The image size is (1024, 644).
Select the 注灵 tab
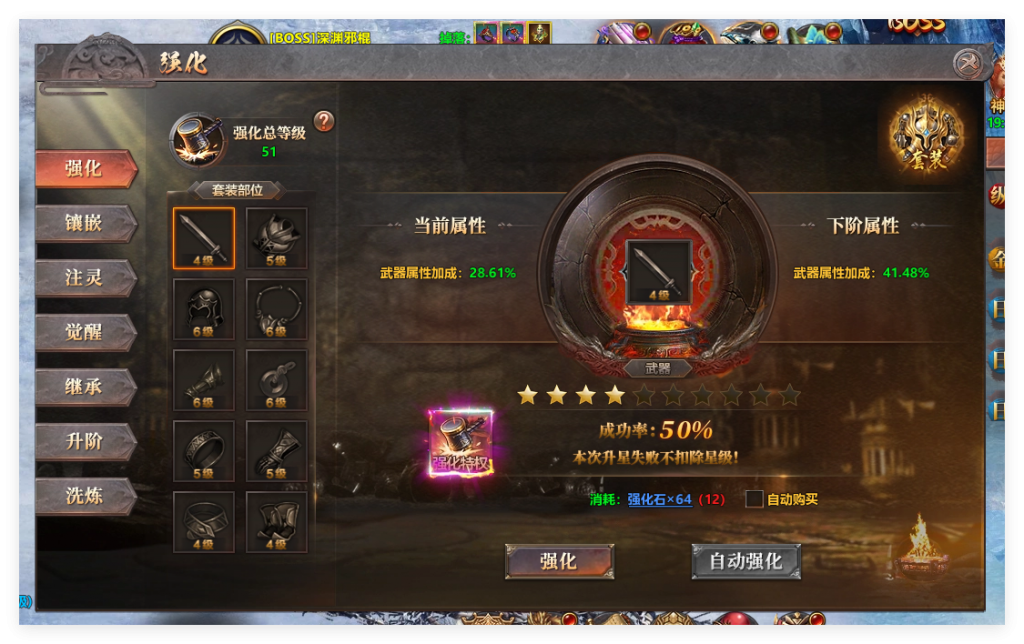(85, 277)
